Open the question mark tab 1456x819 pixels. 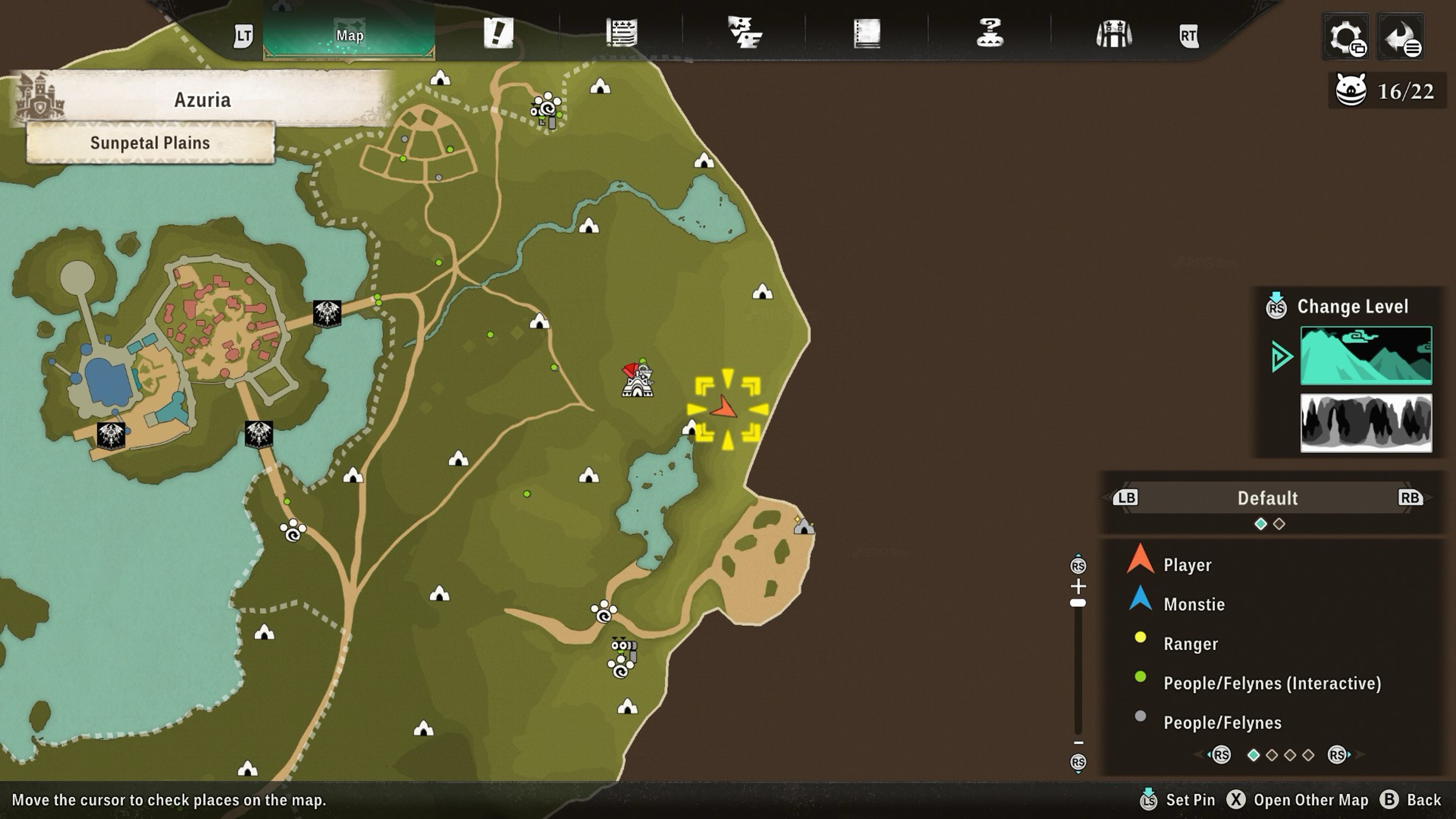990,33
